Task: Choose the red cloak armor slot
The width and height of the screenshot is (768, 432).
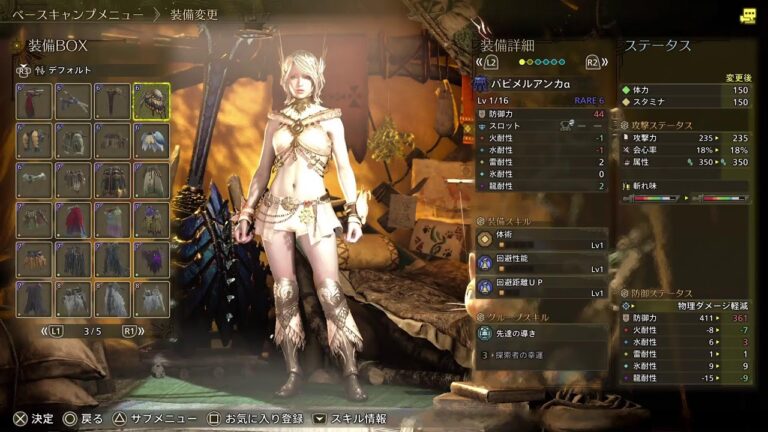Action: click(x=73, y=220)
